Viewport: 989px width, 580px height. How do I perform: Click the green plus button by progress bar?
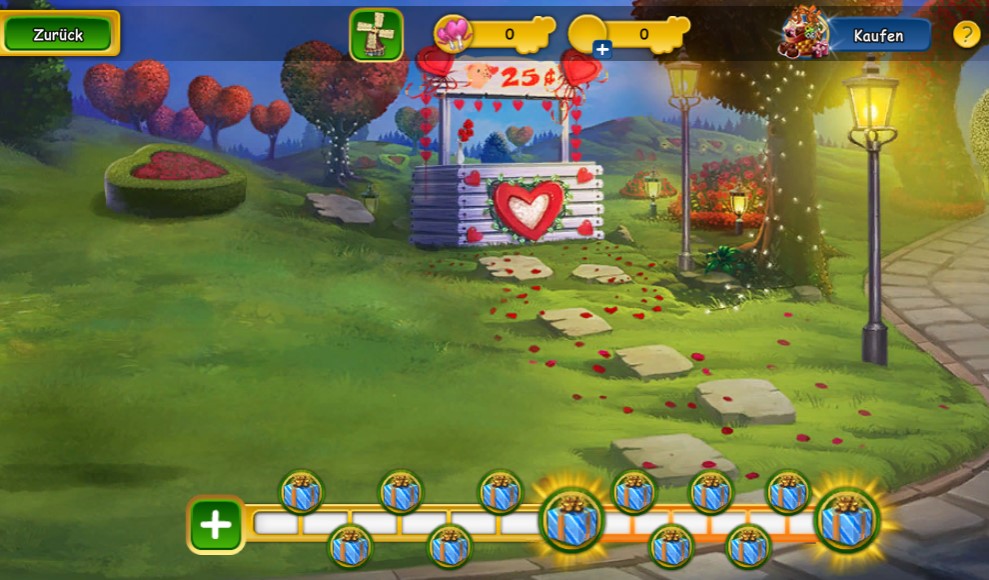216,524
